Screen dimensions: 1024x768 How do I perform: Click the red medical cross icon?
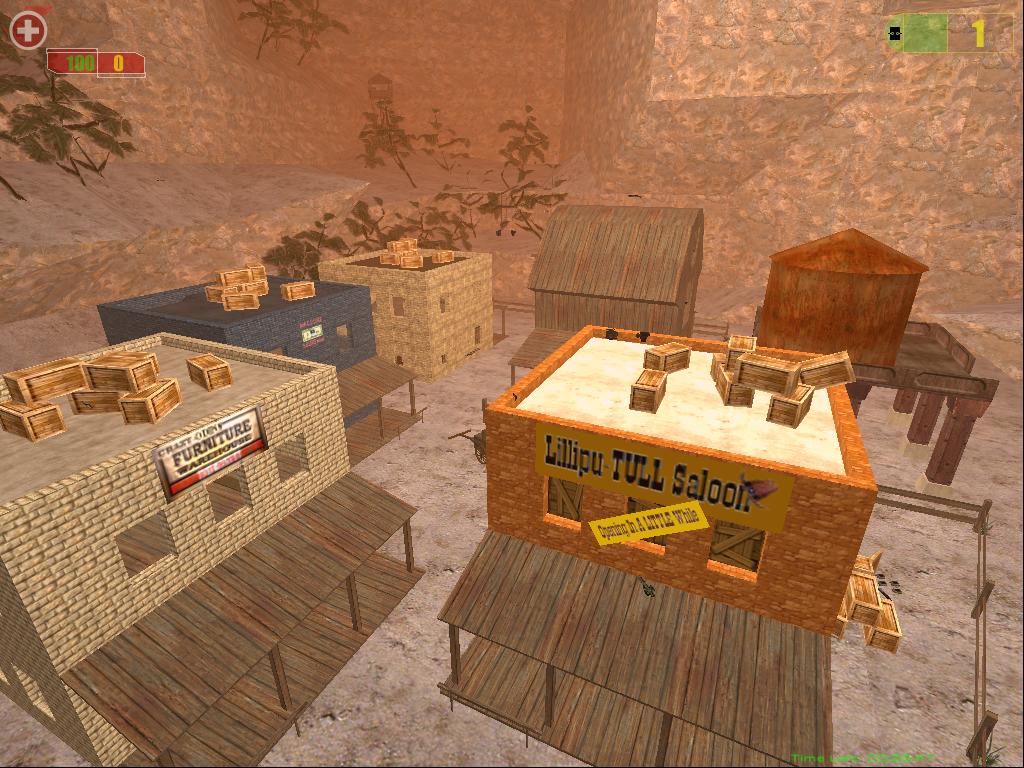(28, 30)
